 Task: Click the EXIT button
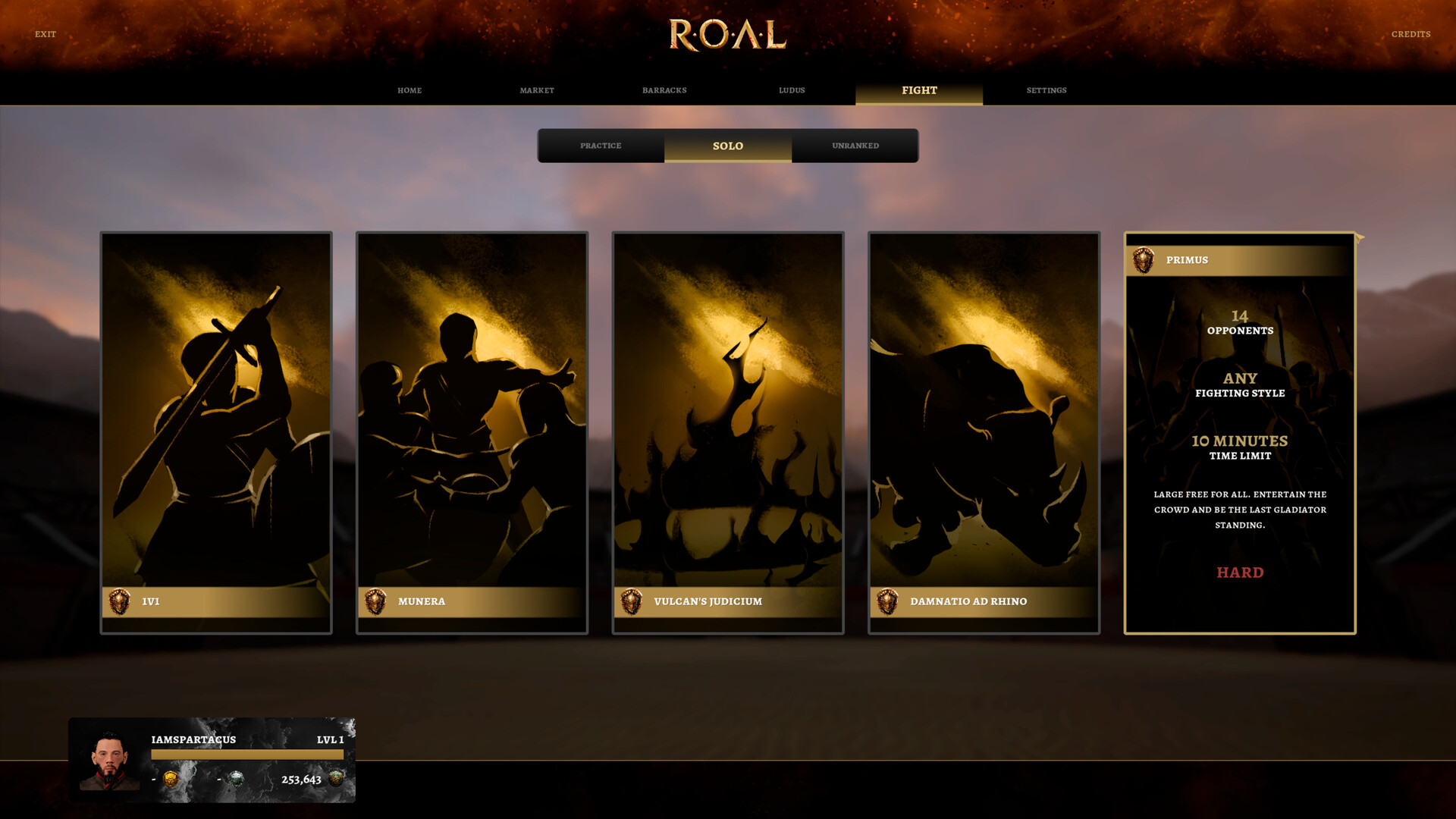coord(46,34)
